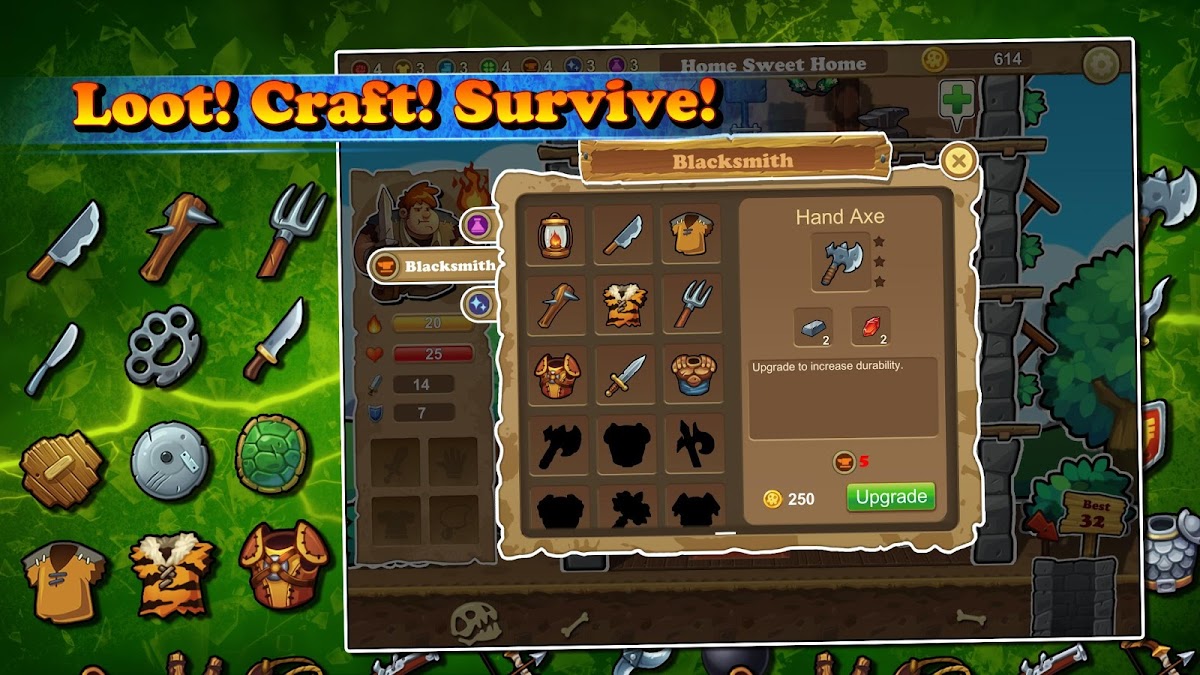The height and width of the screenshot is (675, 1200).
Task: Open settings with the gear icon
Action: (1101, 64)
